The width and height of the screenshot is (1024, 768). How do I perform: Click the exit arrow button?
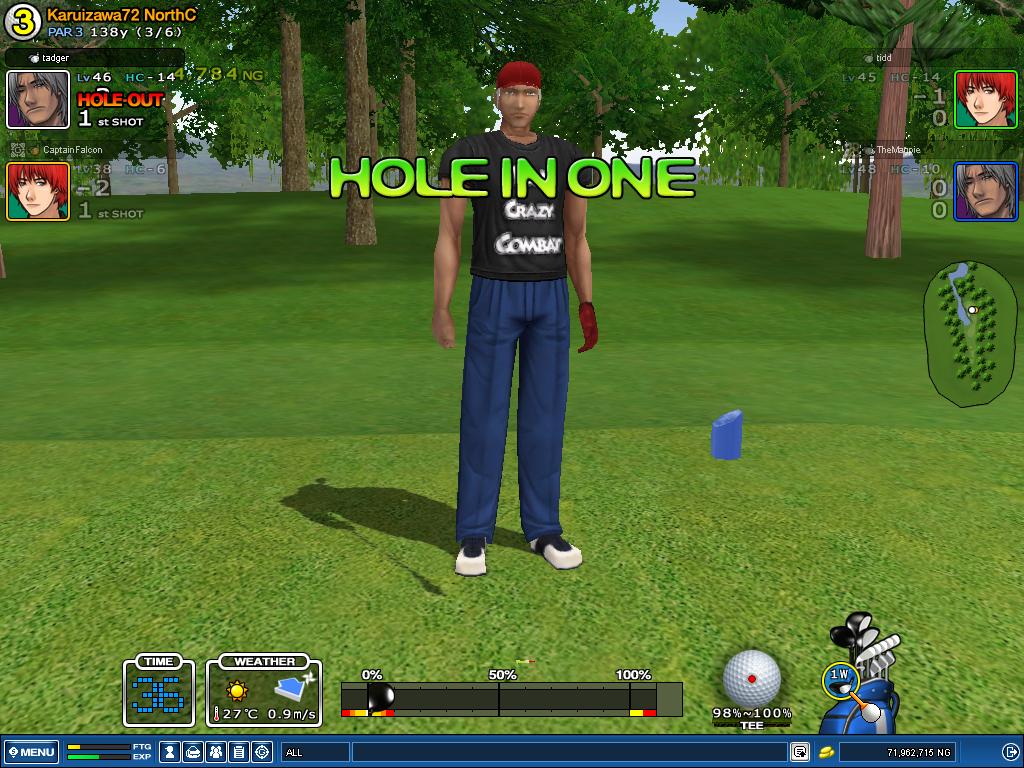(x=1010, y=752)
